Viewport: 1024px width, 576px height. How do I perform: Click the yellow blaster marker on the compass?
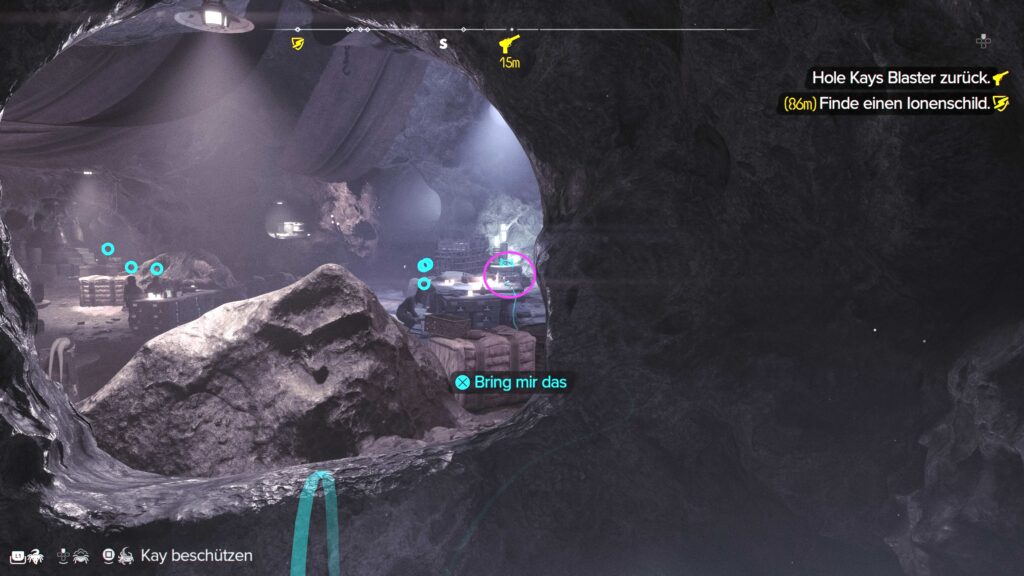[x=510, y=44]
